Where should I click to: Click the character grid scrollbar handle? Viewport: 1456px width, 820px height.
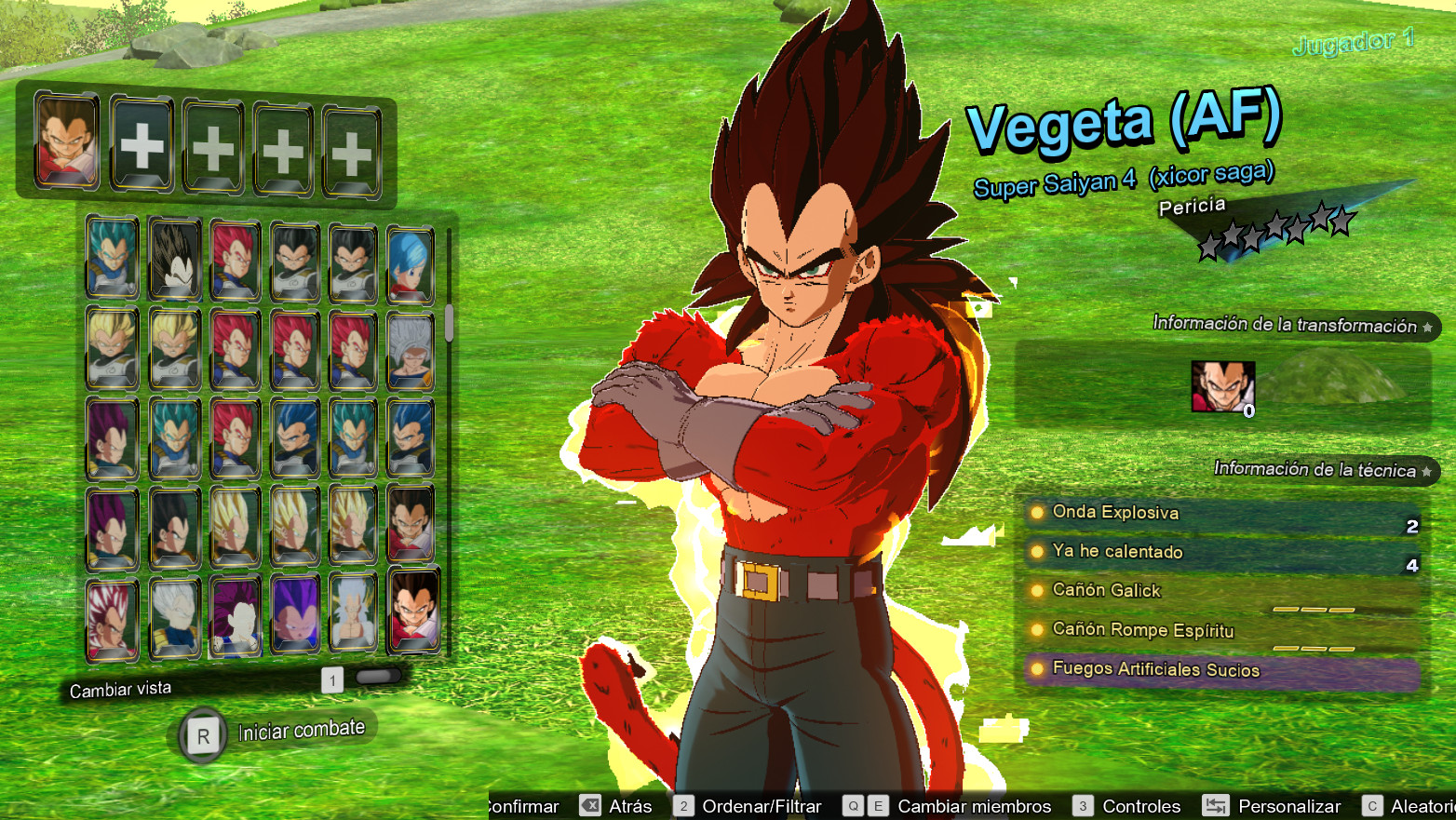pos(449,322)
